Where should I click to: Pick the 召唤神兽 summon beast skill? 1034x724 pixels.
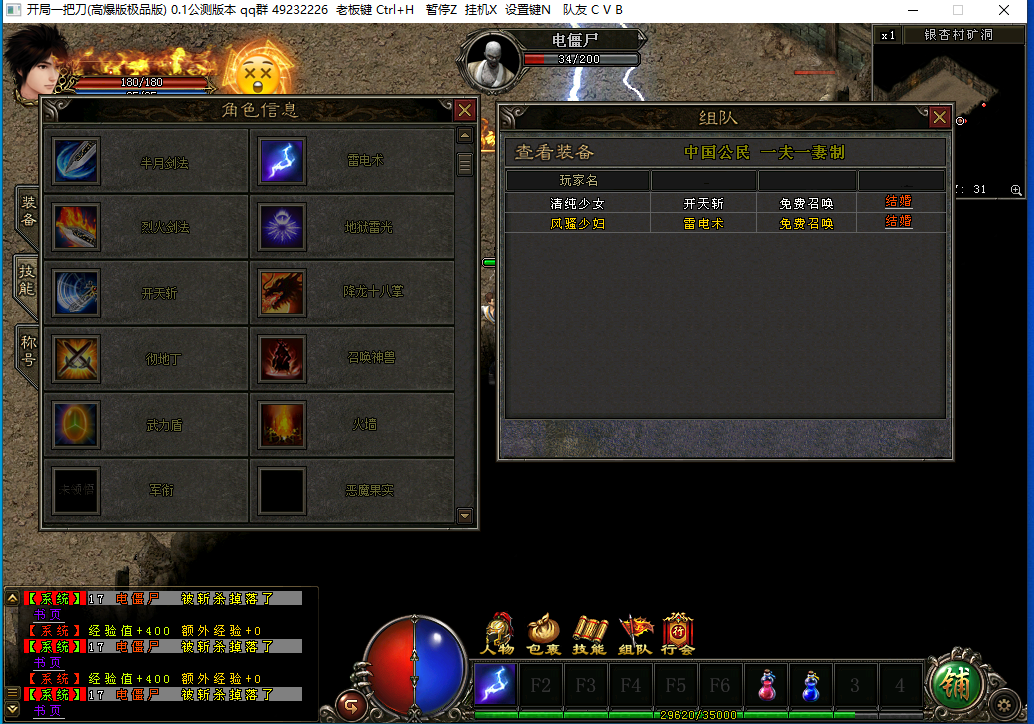282,357
